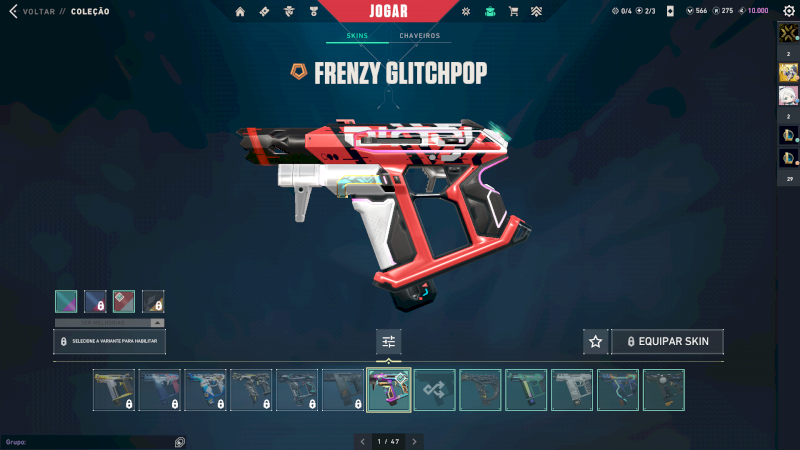The width and height of the screenshot is (800, 450).
Task: Click the locked variant selection button
Action: [110, 342]
